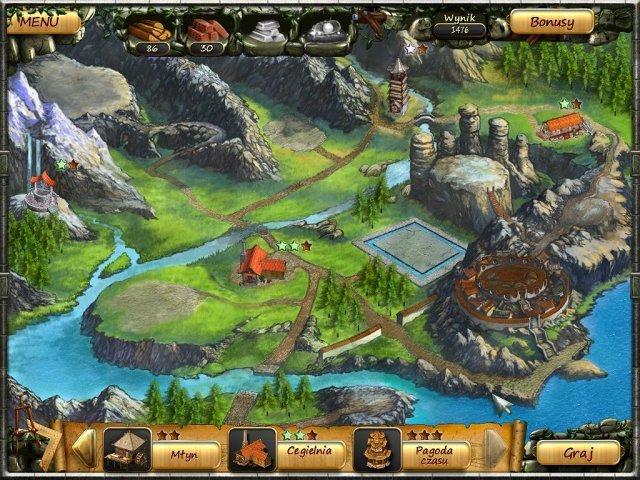Pick the red-roofed brickworks on the map
This screenshot has width=640, height=480.
260,265
